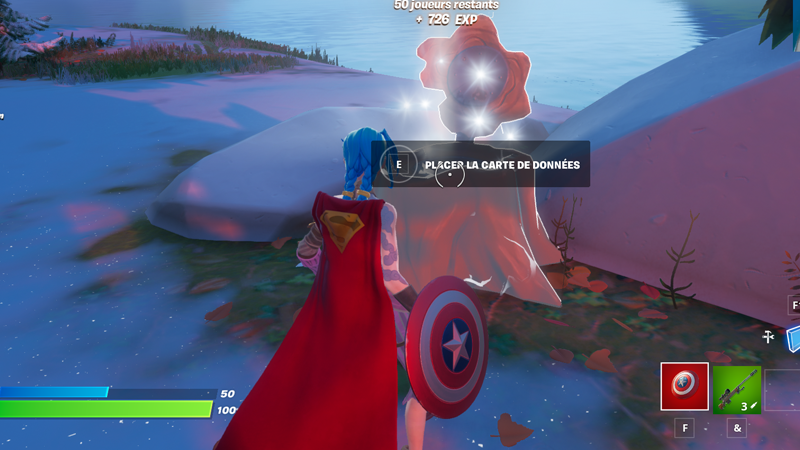This screenshot has height=450, width=800.
Task: Click the blue building blueprint icon
Action: point(793,338)
